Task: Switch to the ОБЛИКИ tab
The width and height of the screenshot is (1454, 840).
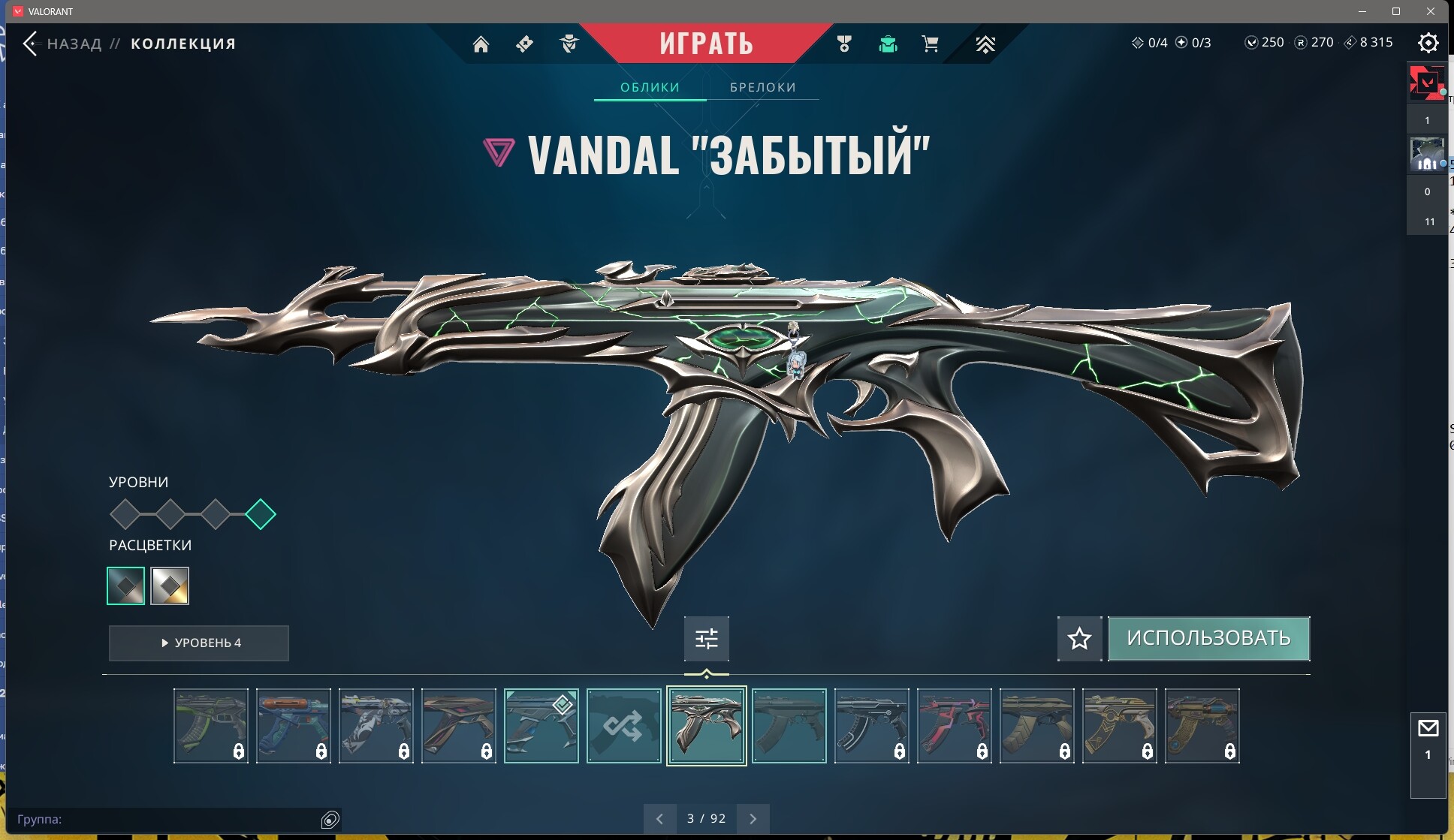Action: (x=650, y=87)
